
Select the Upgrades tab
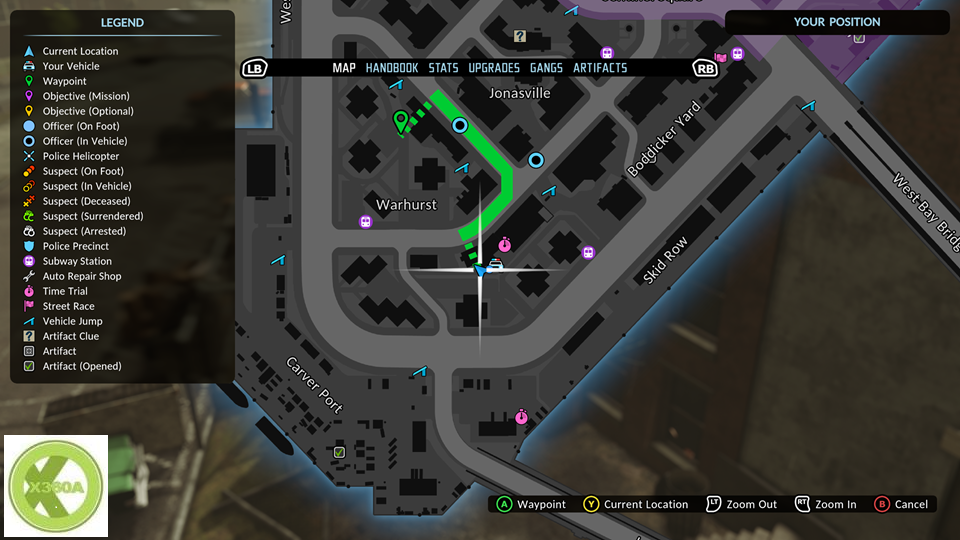pos(494,68)
